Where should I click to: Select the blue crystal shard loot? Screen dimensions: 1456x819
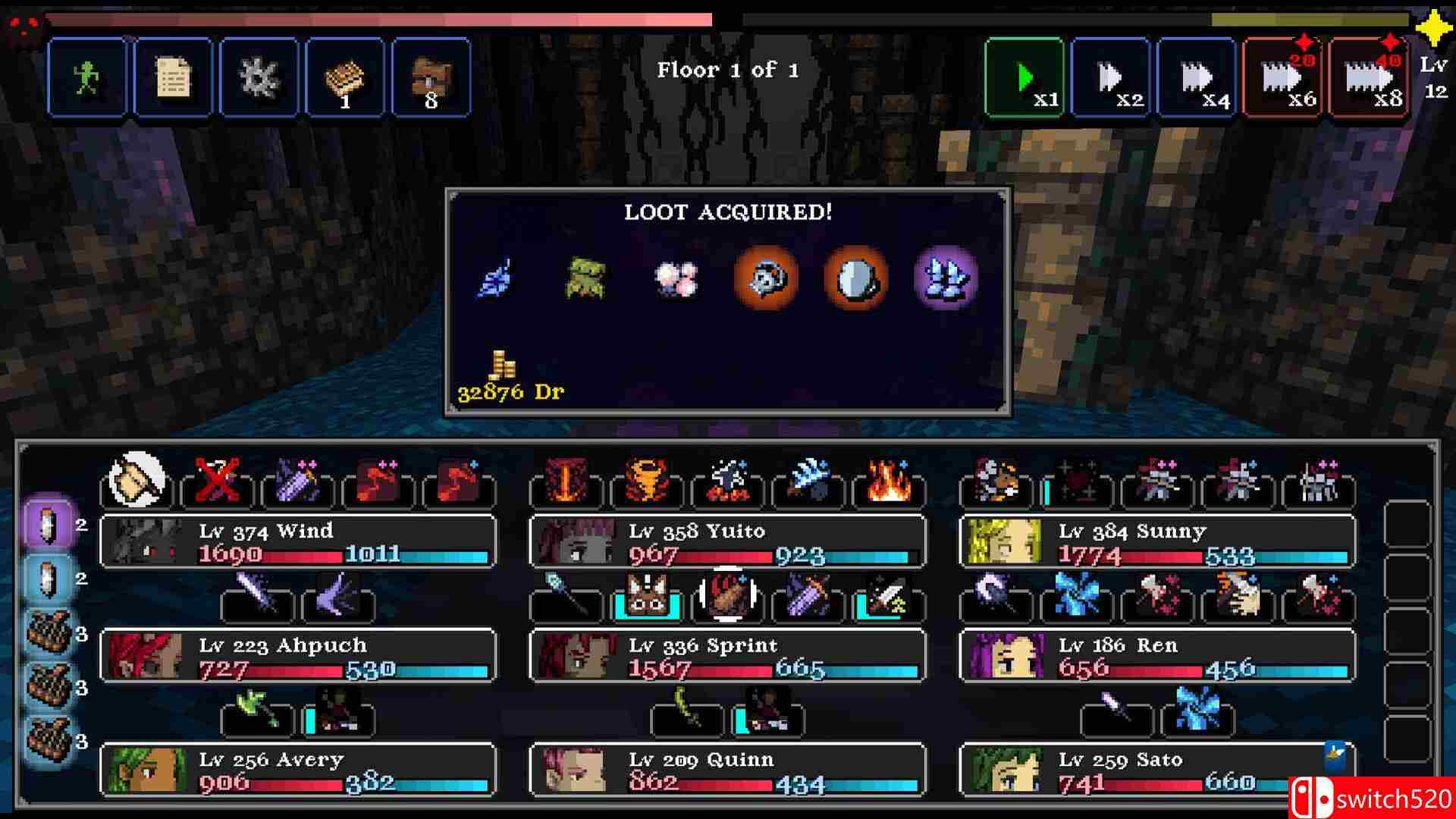pyautogui.click(x=946, y=279)
